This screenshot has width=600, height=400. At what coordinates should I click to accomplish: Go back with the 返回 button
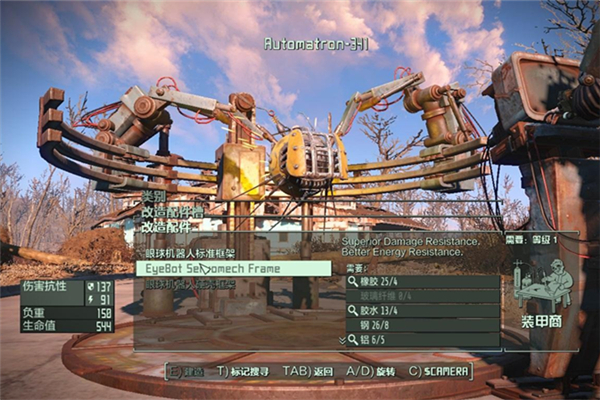pyautogui.click(x=311, y=371)
